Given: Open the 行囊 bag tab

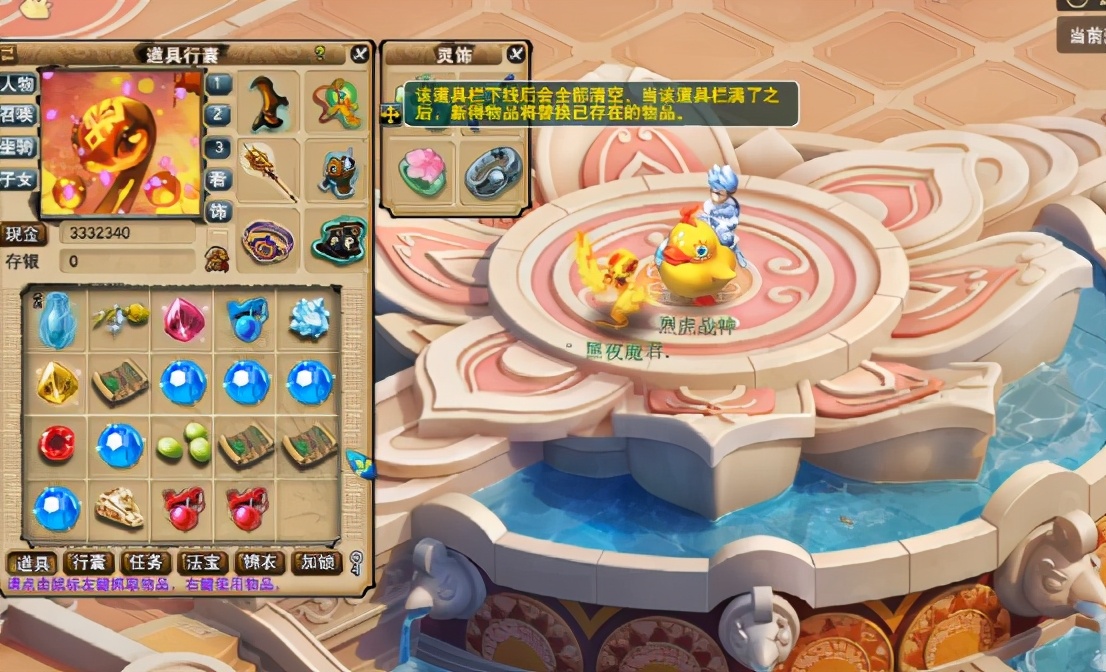Looking at the screenshot, I should (x=89, y=563).
